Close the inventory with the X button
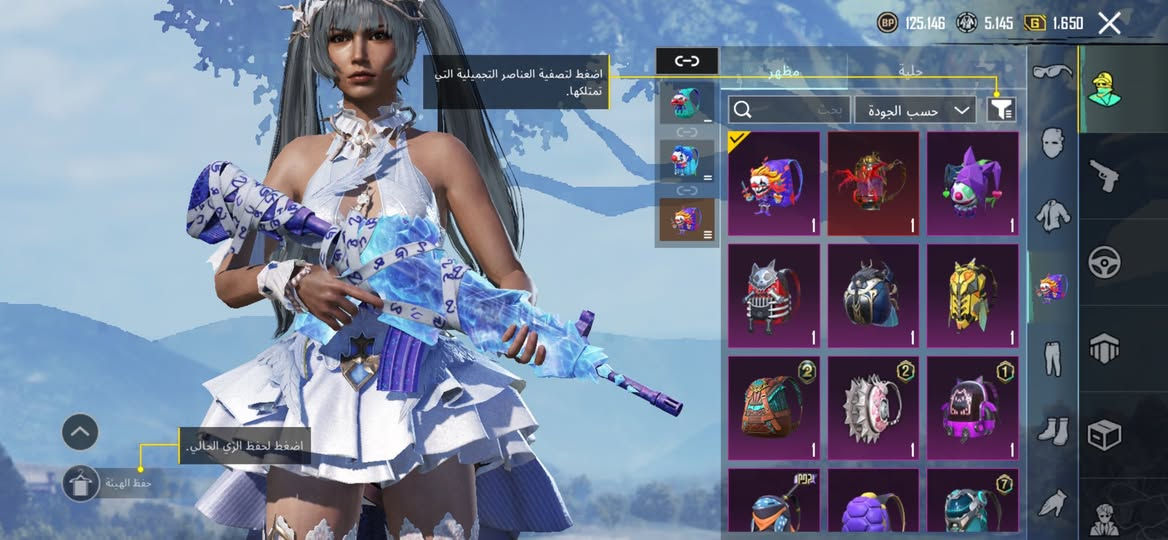1168x540 pixels. click(x=1109, y=23)
